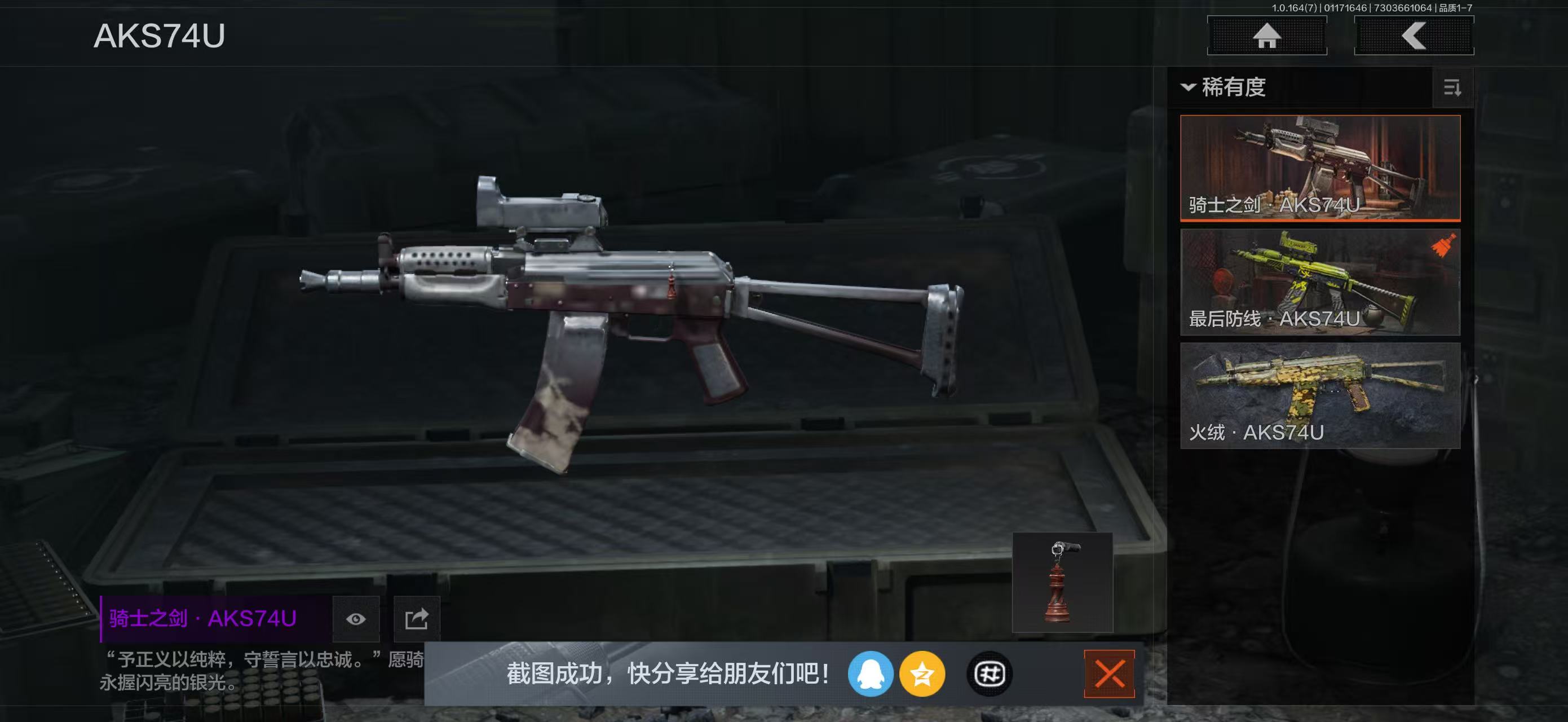Click the home icon at top right
The width and height of the screenshot is (1568, 722).
tap(1267, 37)
